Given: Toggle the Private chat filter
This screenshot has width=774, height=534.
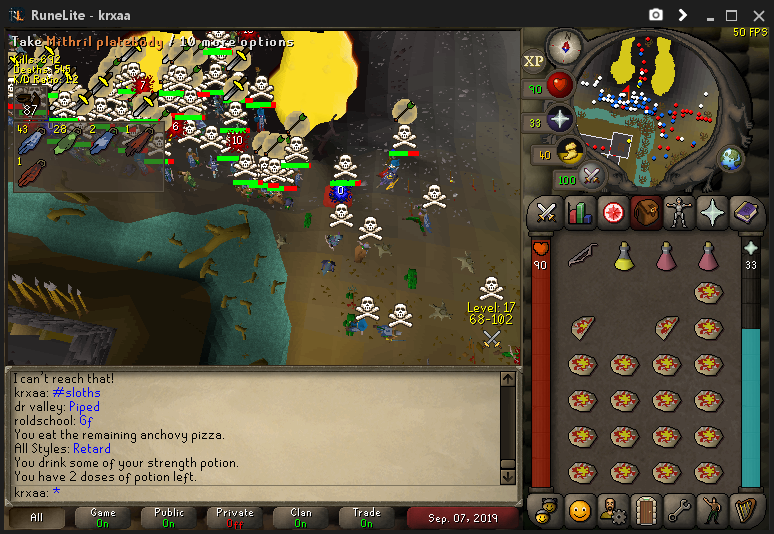Looking at the screenshot, I should (236, 517).
